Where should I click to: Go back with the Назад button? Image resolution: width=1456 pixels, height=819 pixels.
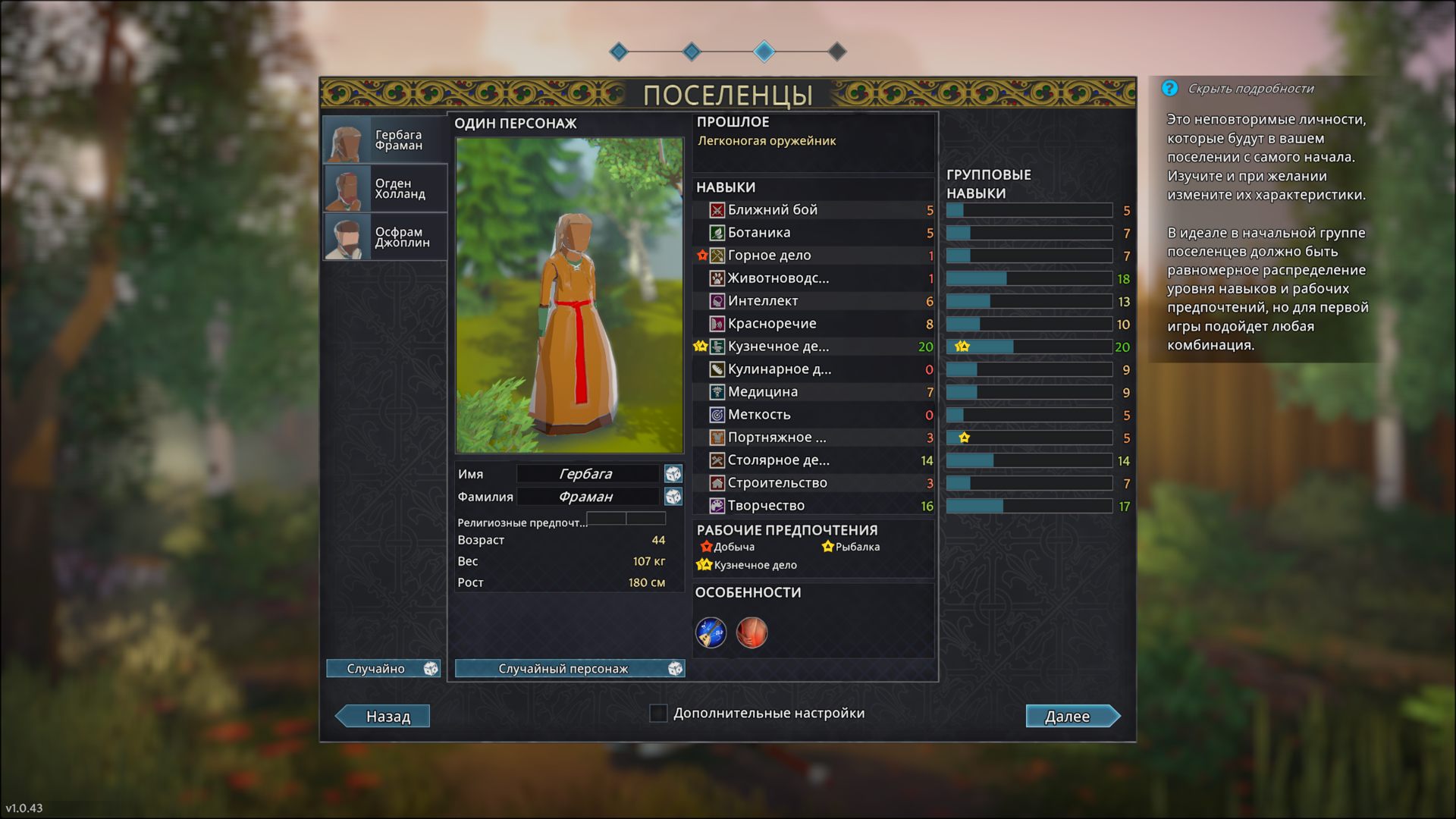click(x=384, y=716)
